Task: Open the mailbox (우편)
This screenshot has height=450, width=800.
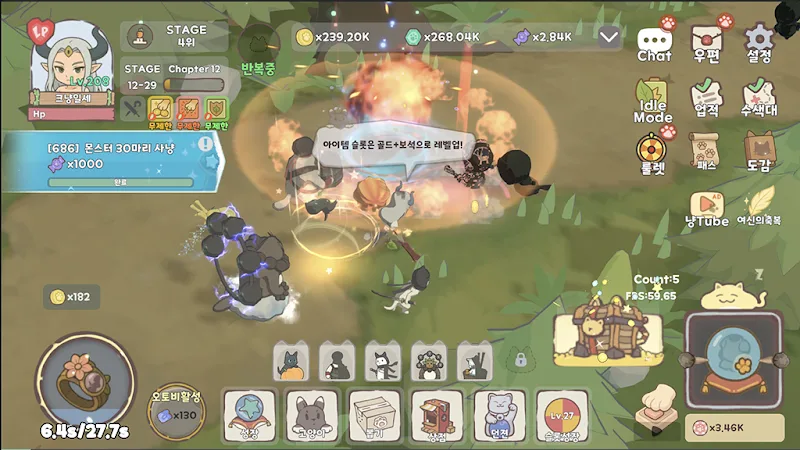Action: (707, 43)
